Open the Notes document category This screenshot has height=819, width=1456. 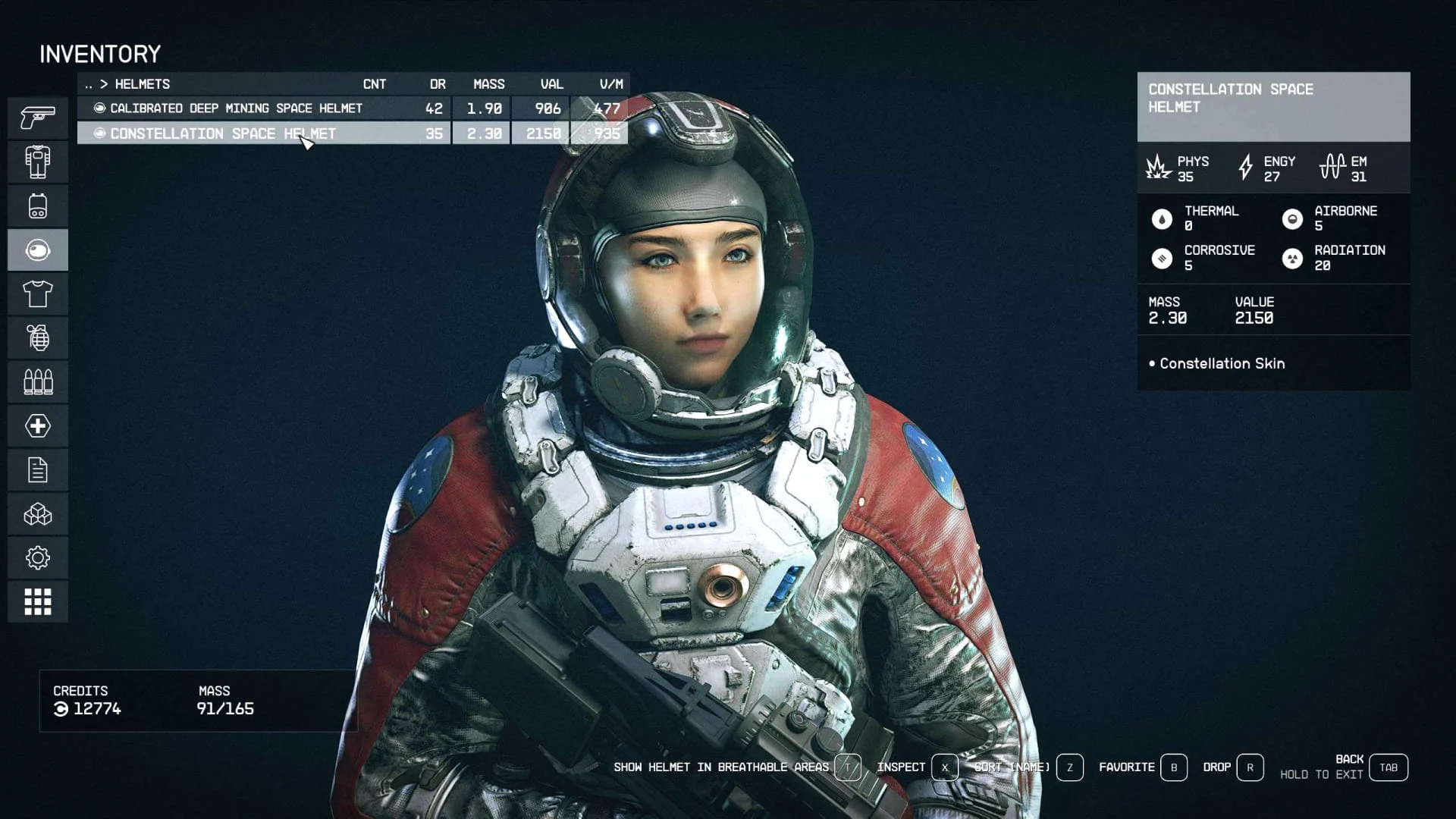click(38, 469)
